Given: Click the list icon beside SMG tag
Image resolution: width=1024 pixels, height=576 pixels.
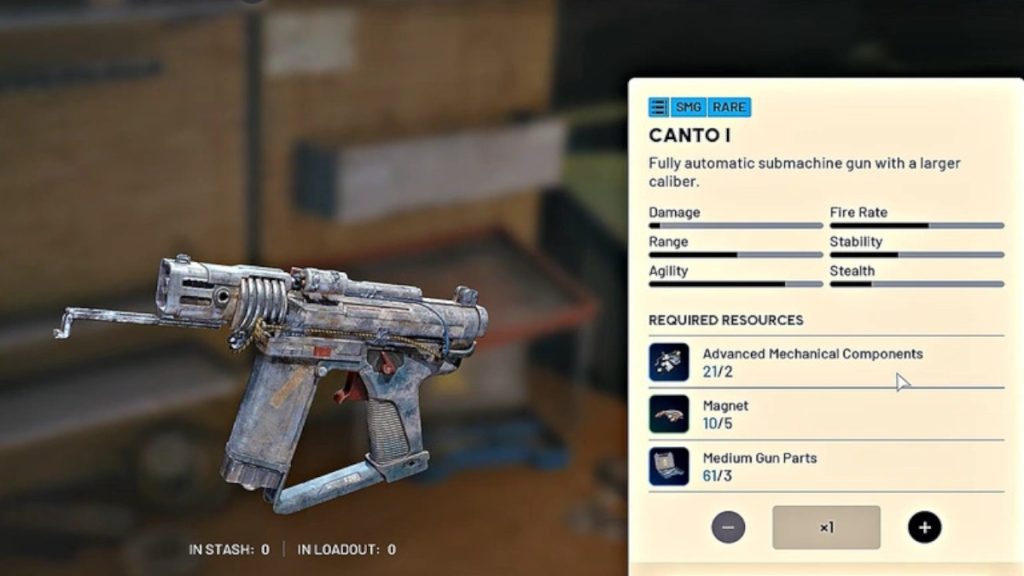Looking at the screenshot, I should click(658, 107).
